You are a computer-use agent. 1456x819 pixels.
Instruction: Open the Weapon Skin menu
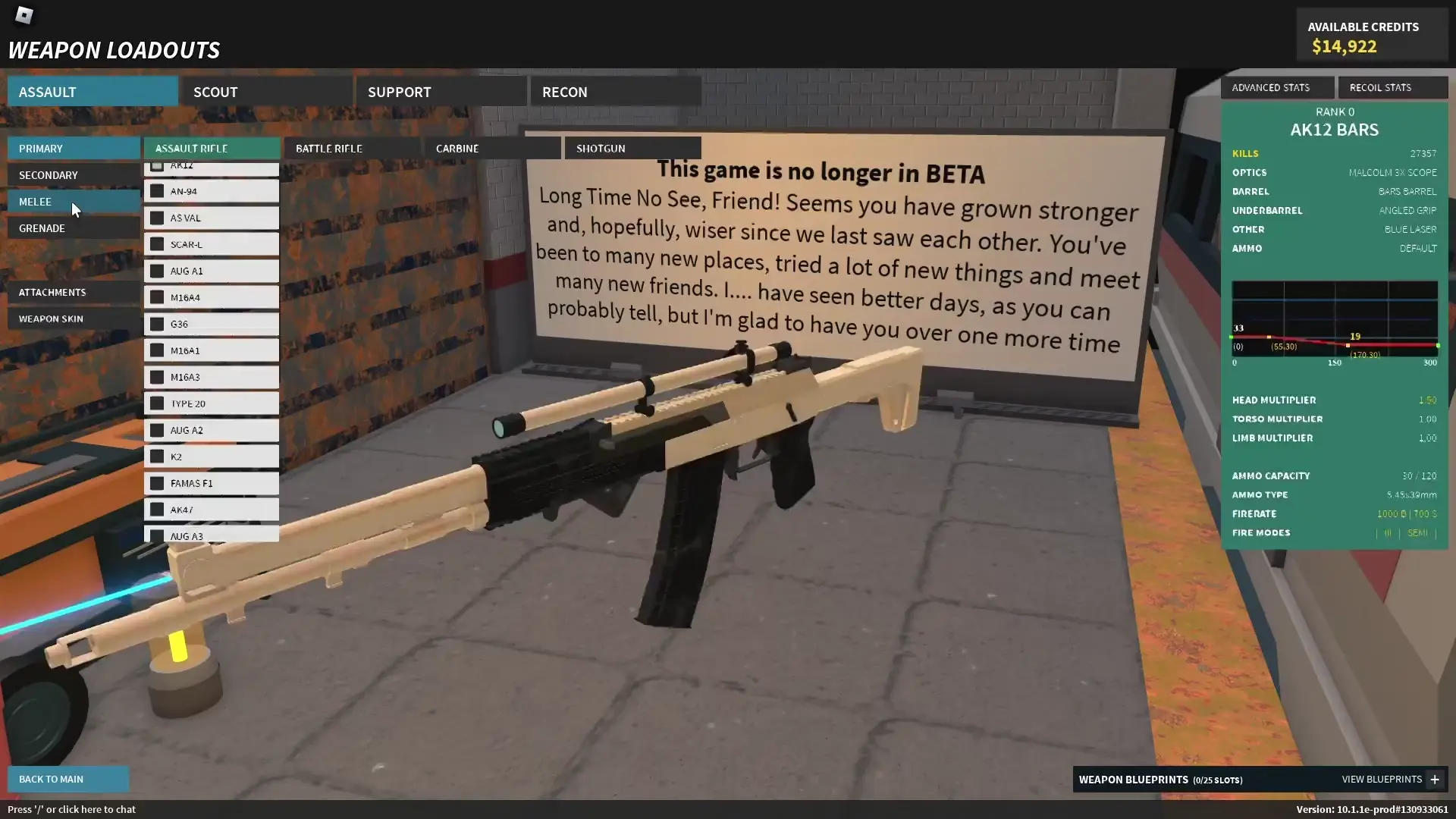coord(74,318)
